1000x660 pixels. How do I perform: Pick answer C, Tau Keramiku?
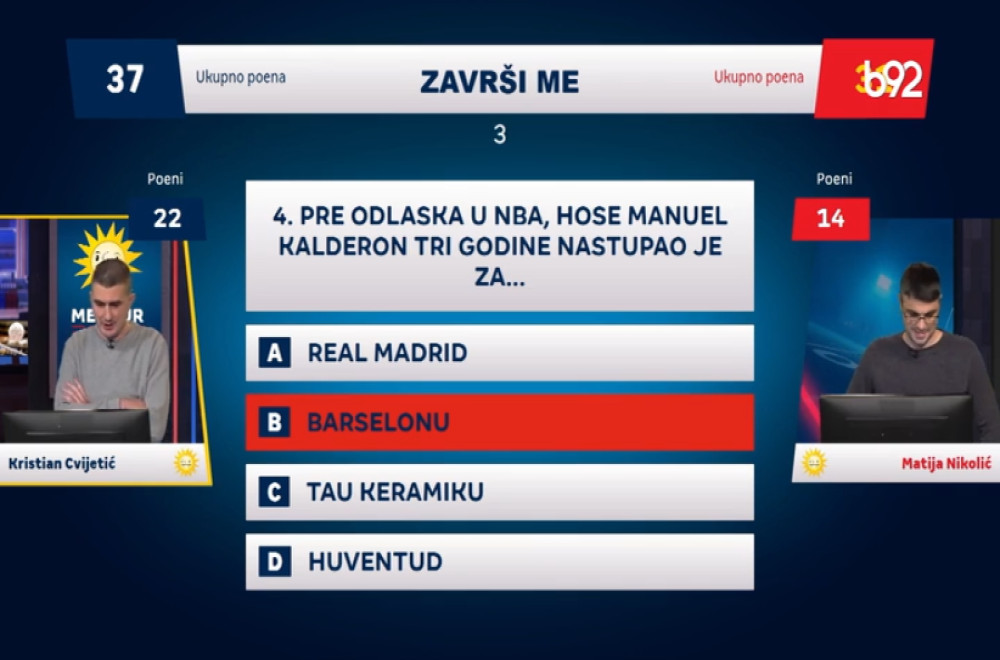(x=499, y=492)
